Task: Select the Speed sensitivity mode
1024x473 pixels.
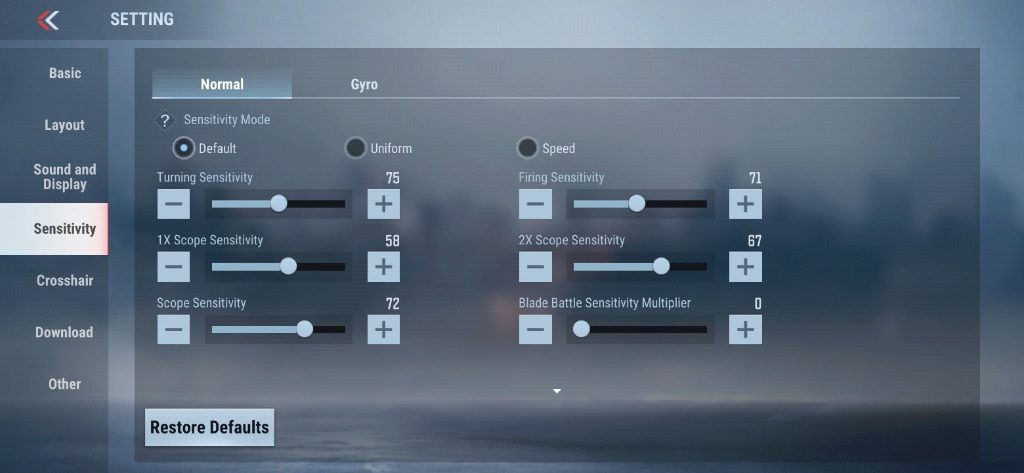Action: [x=528, y=148]
